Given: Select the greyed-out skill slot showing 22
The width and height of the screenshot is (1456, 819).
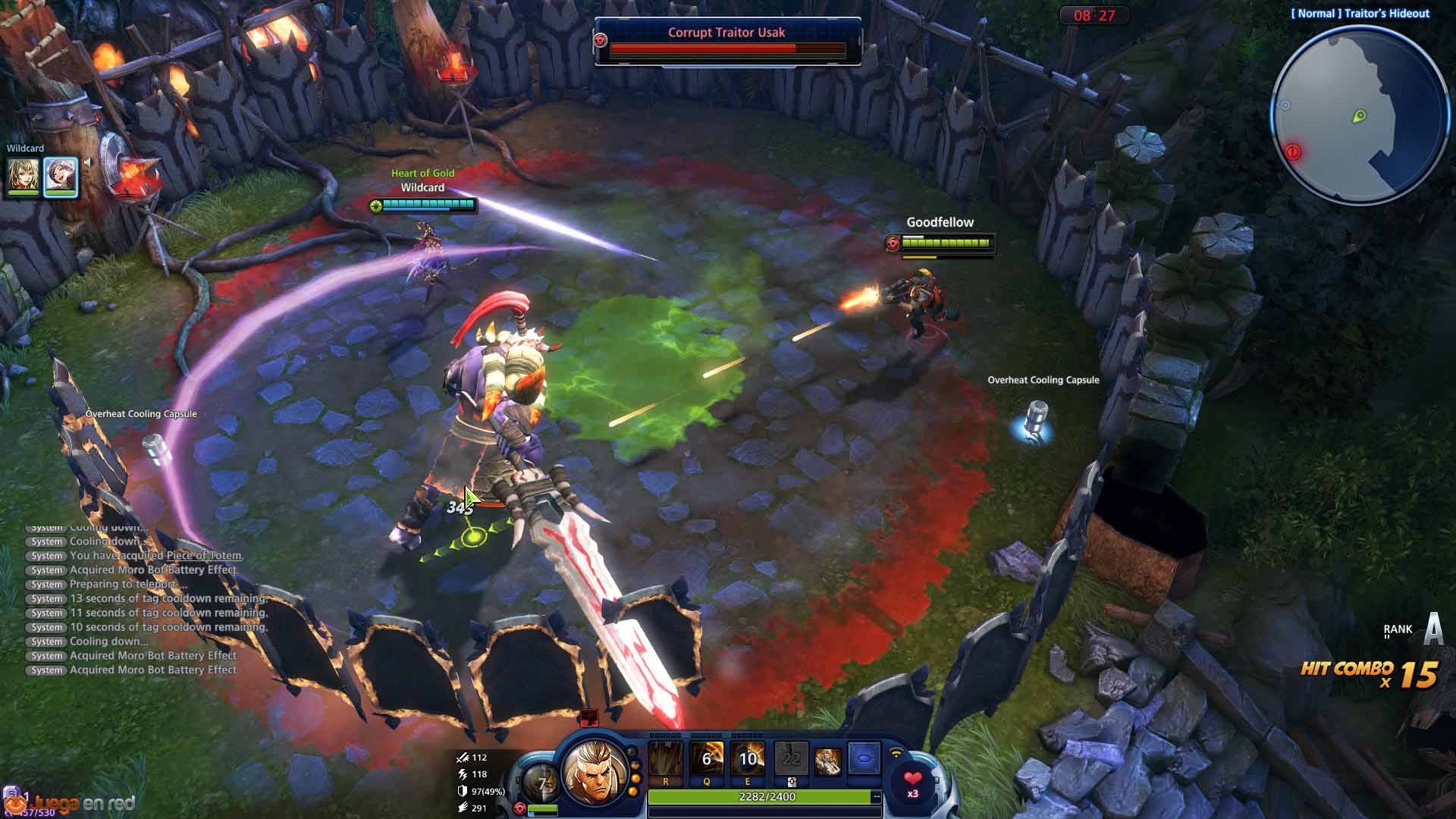Looking at the screenshot, I should tap(791, 759).
